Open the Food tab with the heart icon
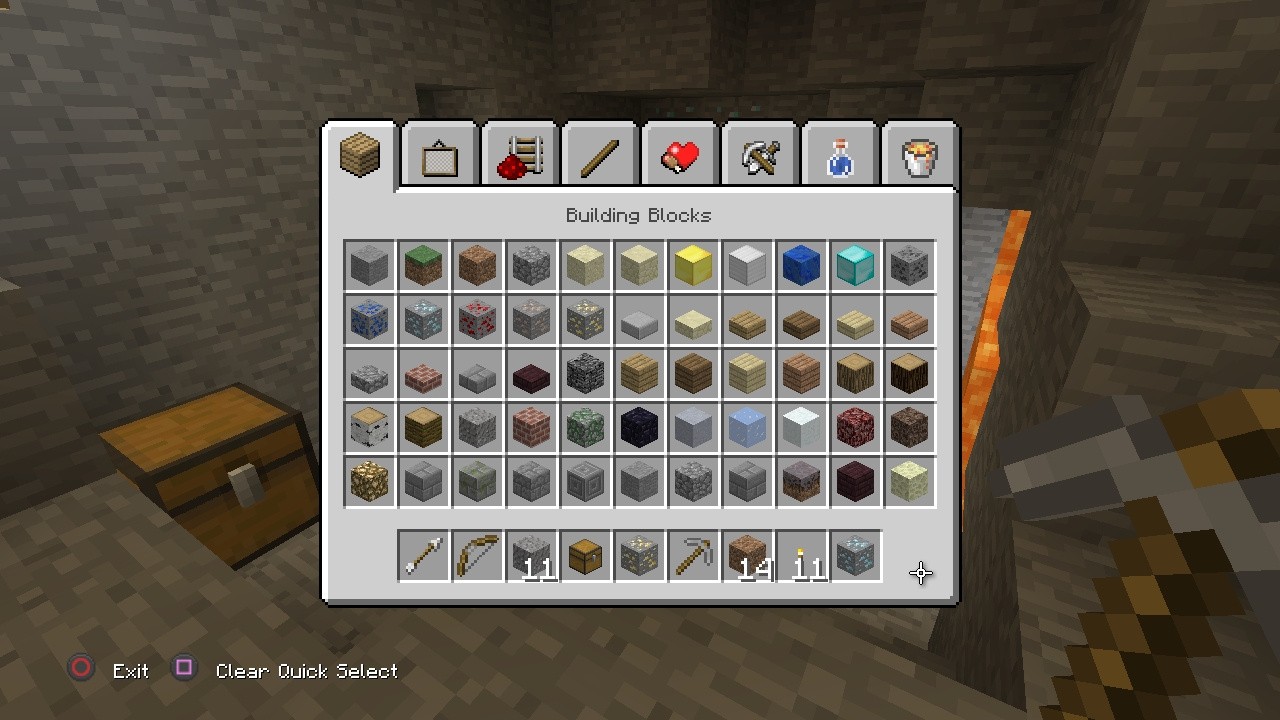1280x720 pixels. [x=679, y=153]
